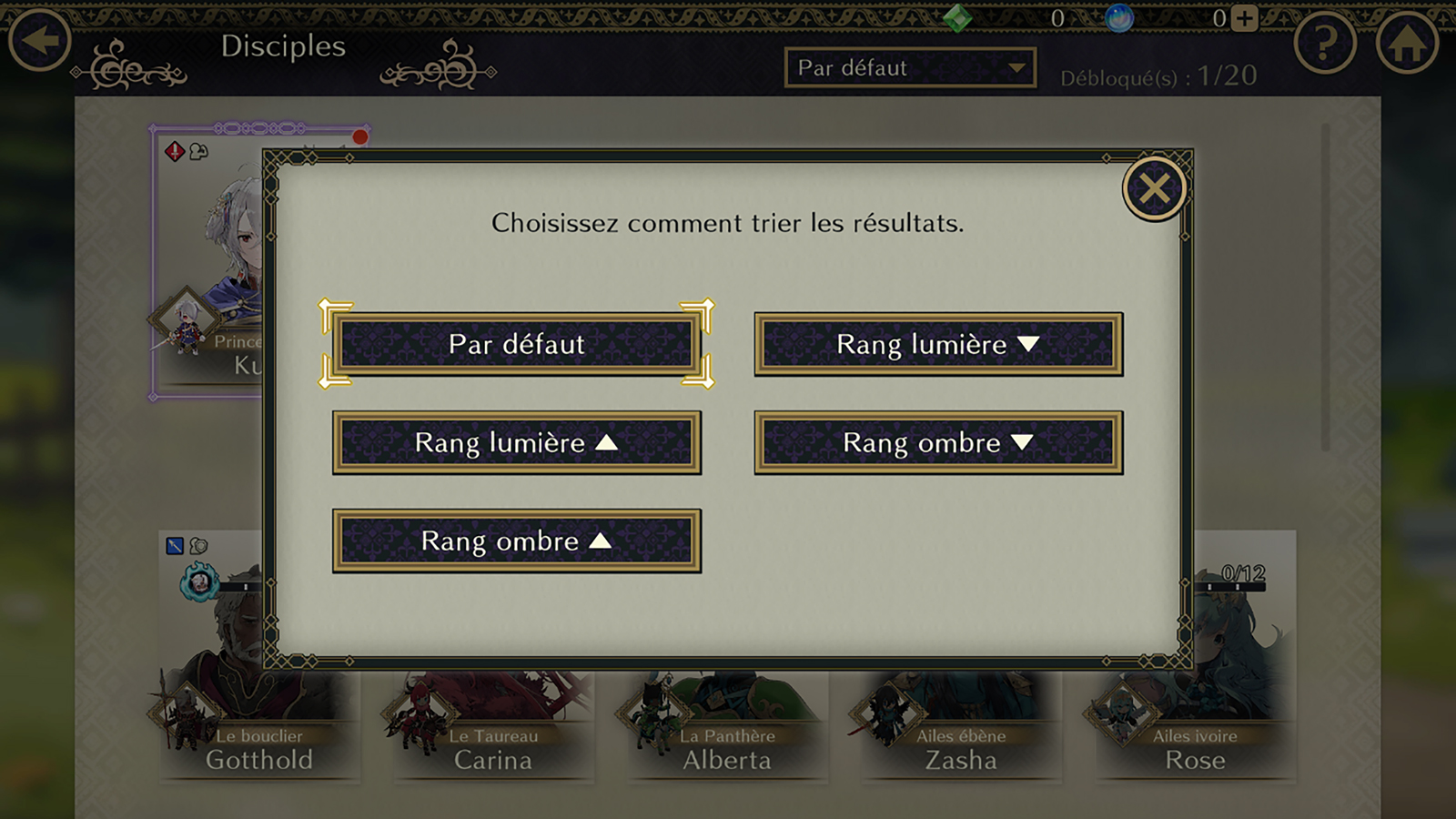Sort by Rang ombre descending
Viewport: 1456px width, 819px height.
pyautogui.click(x=938, y=443)
